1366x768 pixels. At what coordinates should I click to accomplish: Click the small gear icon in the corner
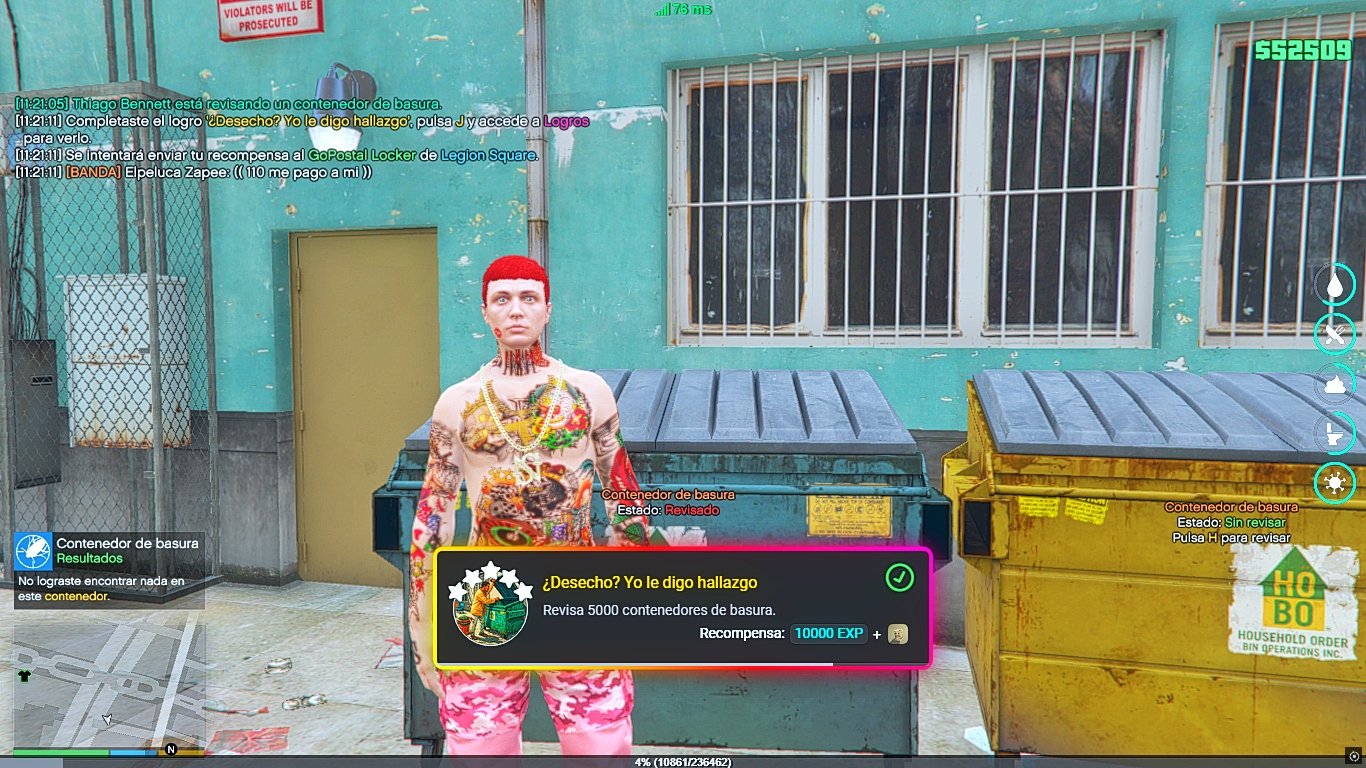point(1354,755)
